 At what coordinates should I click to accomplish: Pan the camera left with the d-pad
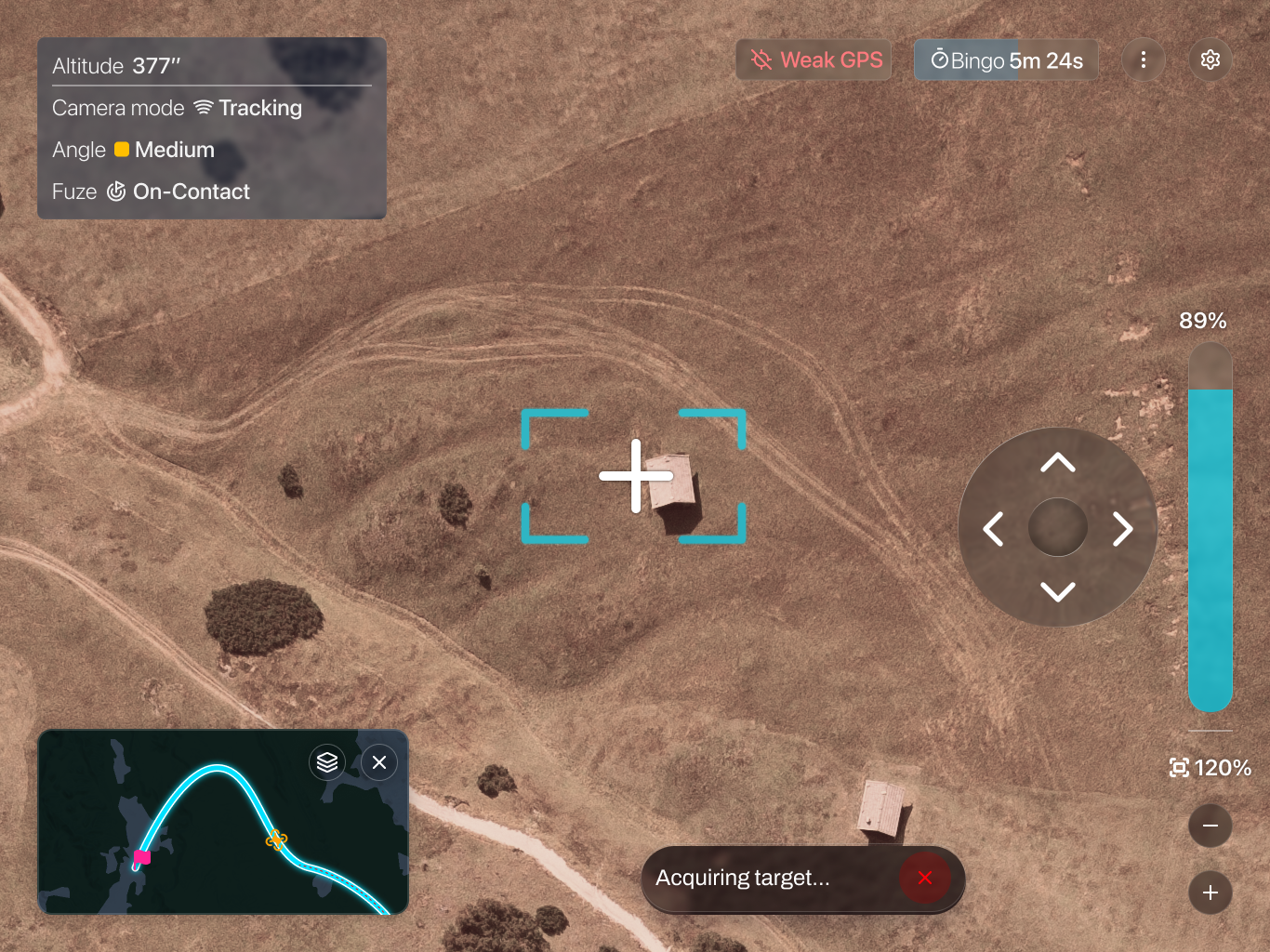(x=994, y=529)
